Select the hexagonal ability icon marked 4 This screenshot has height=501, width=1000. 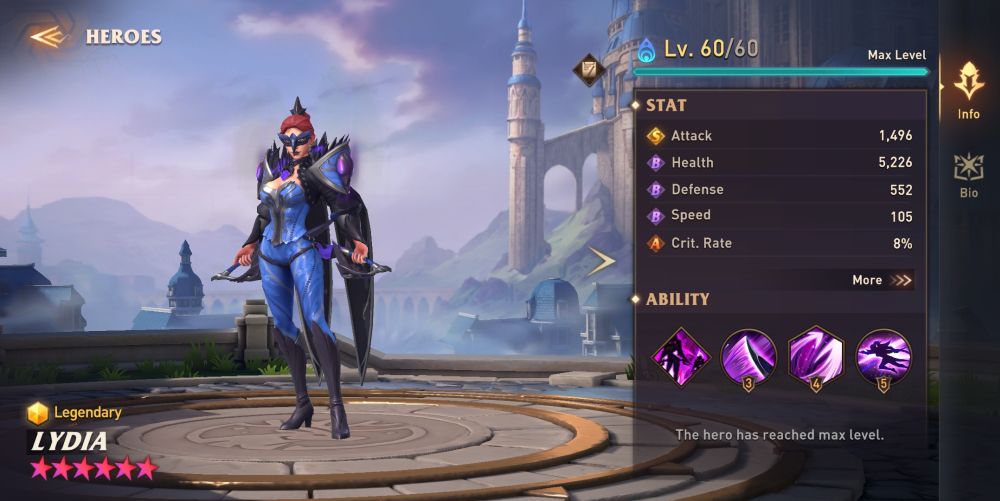coord(816,356)
